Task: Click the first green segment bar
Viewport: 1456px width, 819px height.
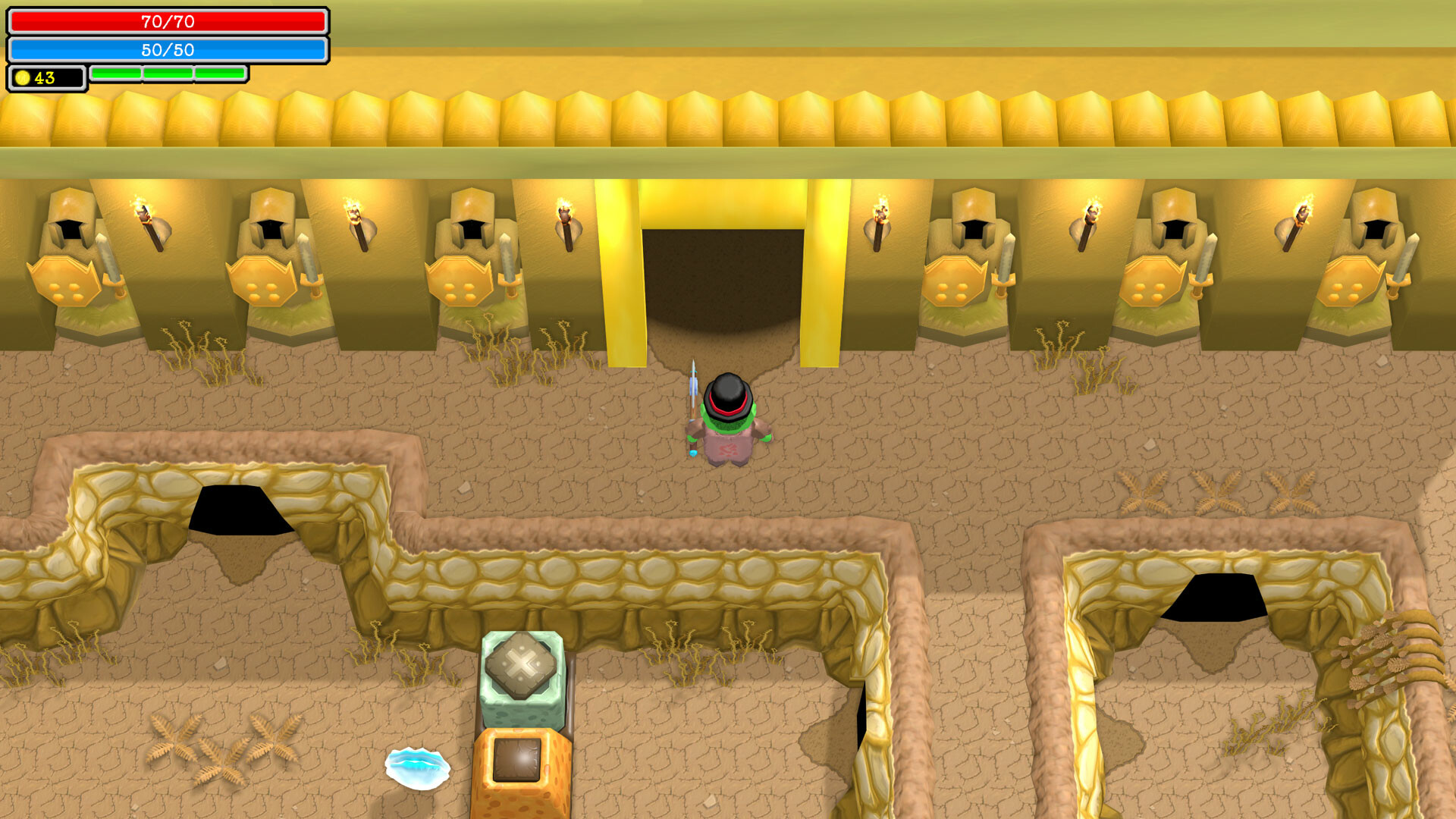Action: [x=115, y=73]
